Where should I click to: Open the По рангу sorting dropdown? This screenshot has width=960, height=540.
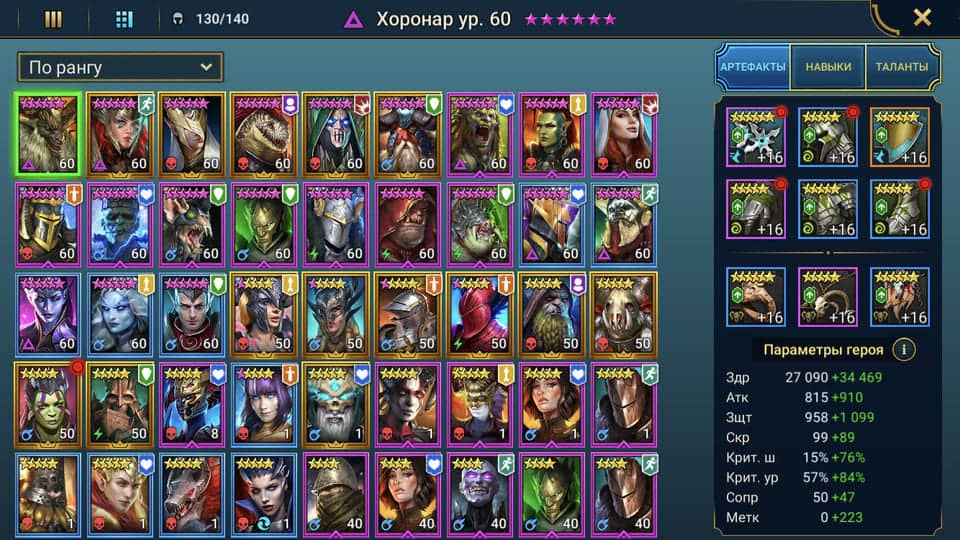[x=120, y=68]
